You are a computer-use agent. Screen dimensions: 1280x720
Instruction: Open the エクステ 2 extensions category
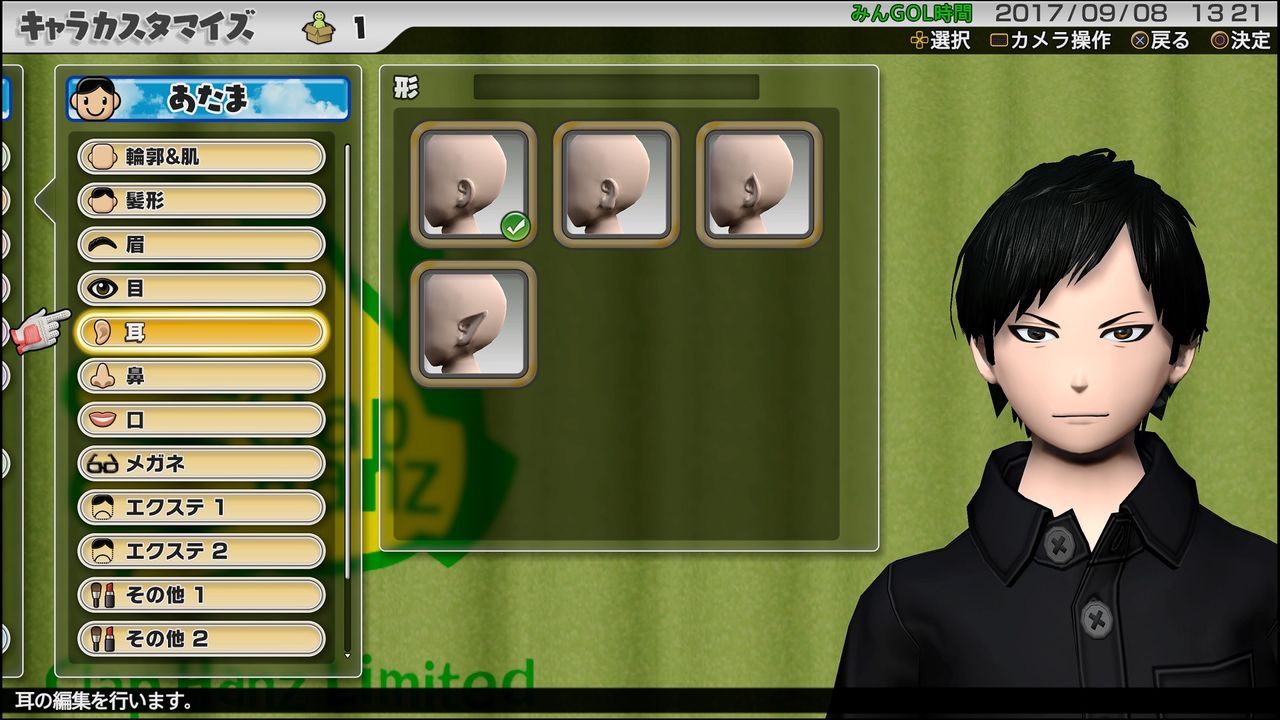200,551
